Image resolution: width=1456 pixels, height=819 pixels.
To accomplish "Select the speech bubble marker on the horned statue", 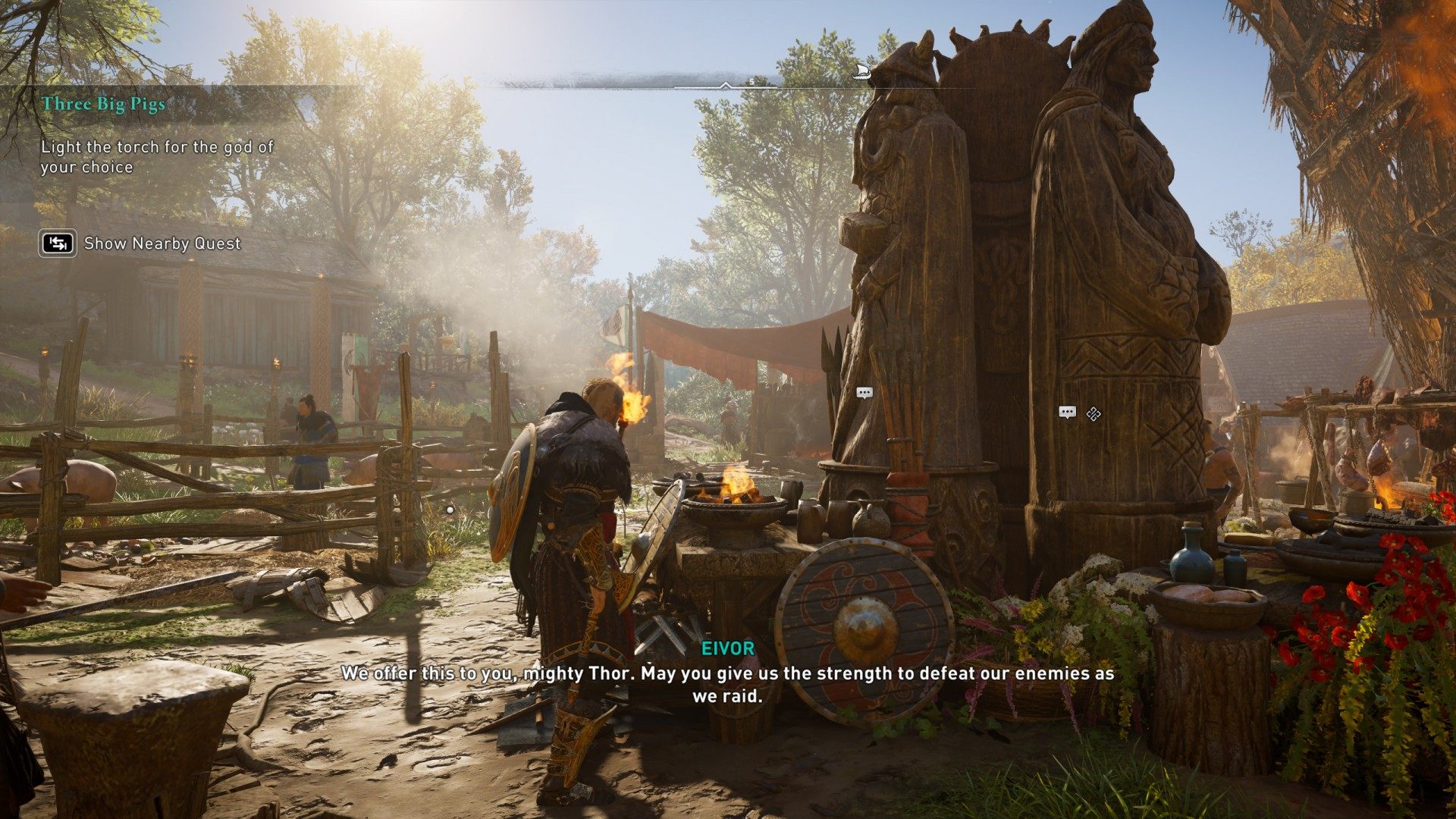I will pyautogui.click(x=864, y=393).
